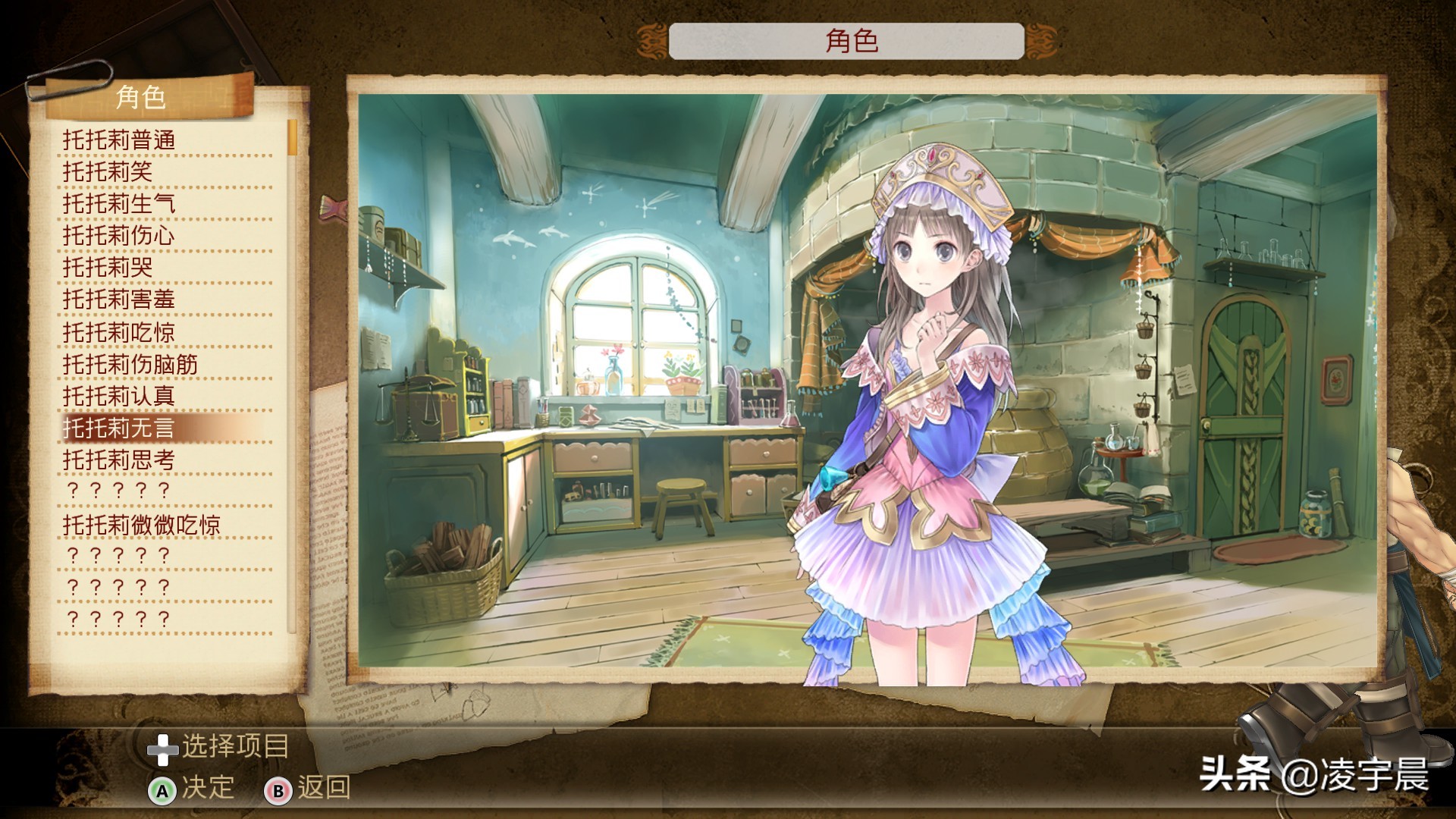Open the 托托莉思考 entry
1456x819 pixels.
119,460
